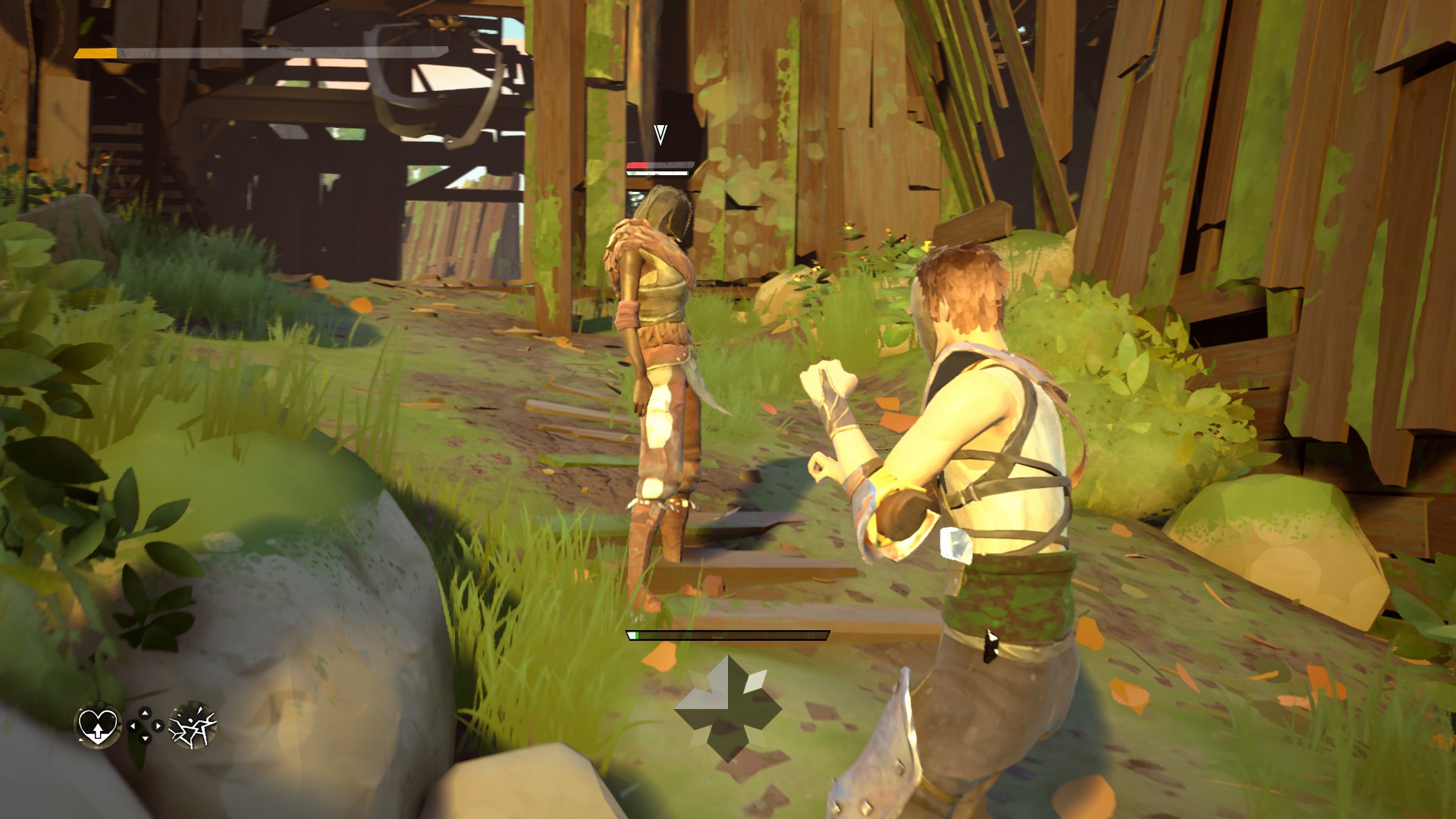Image resolution: width=1456 pixels, height=819 pixels.
Task: Select the targeted masked enemy character
Action: coord(660,326)
